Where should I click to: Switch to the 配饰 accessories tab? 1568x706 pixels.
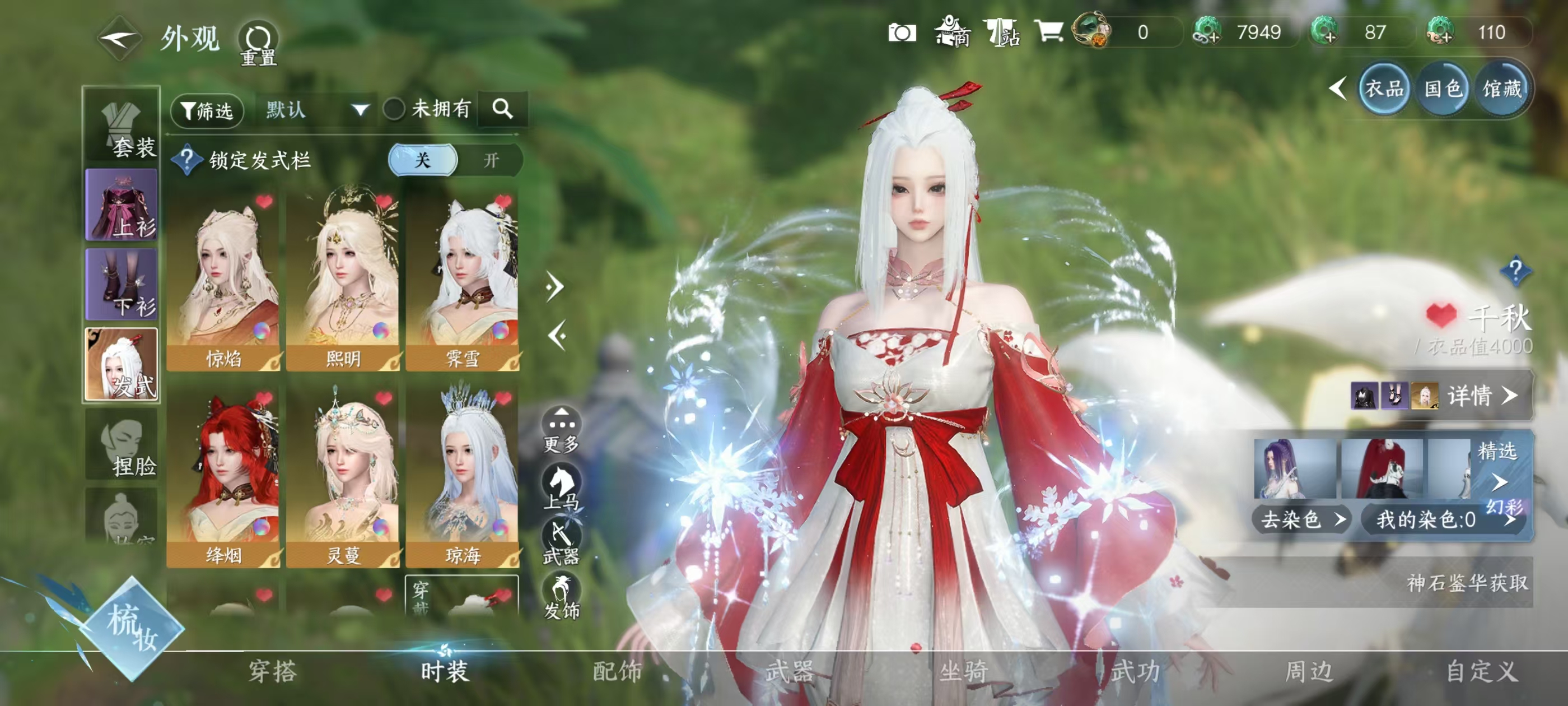tap(617, 671)
